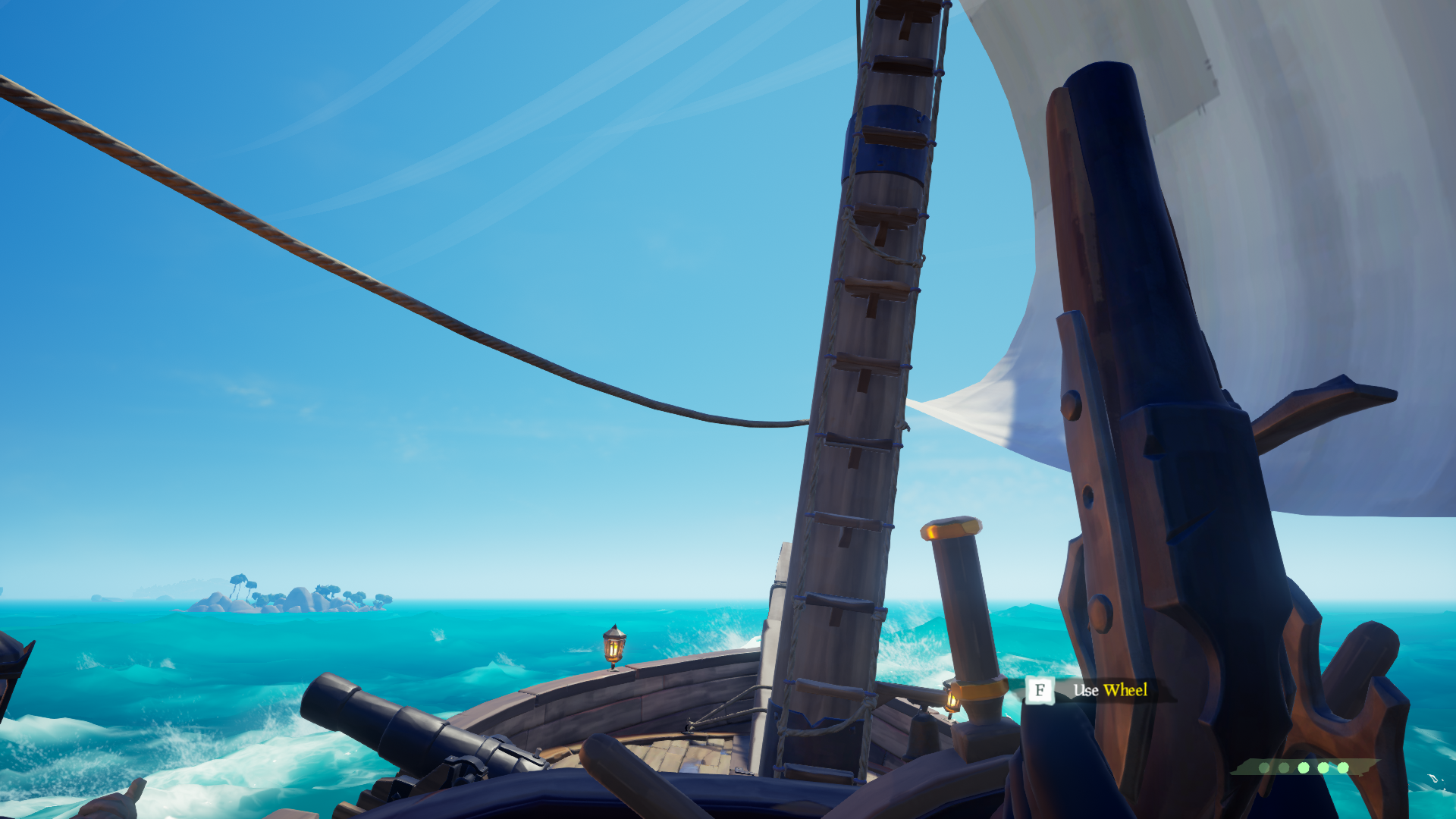Click the last green dot indicator
The height and width of the screenshot is (819, 1456).
1342,767
